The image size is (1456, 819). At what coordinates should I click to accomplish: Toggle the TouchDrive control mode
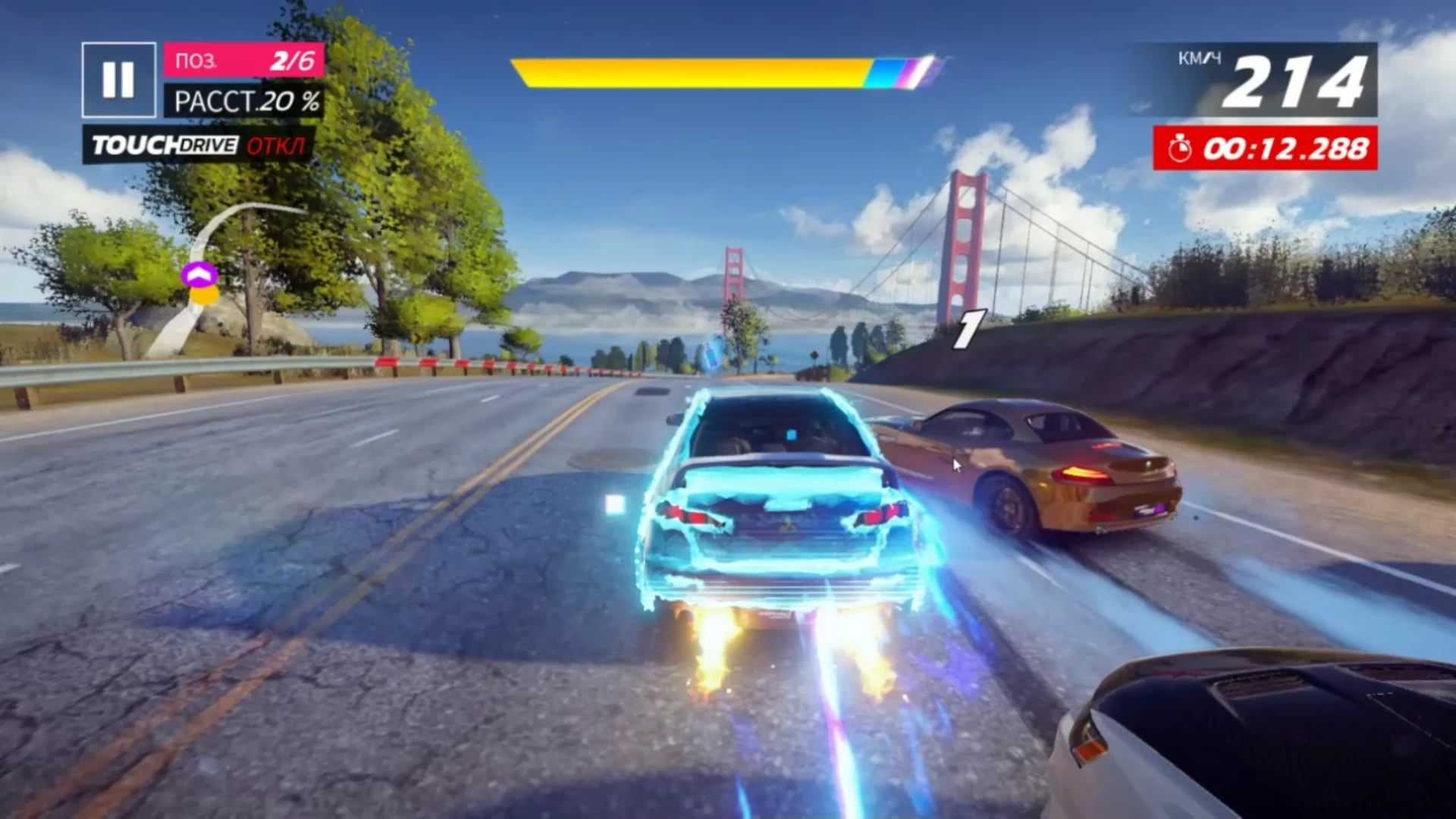pos(199,145)
